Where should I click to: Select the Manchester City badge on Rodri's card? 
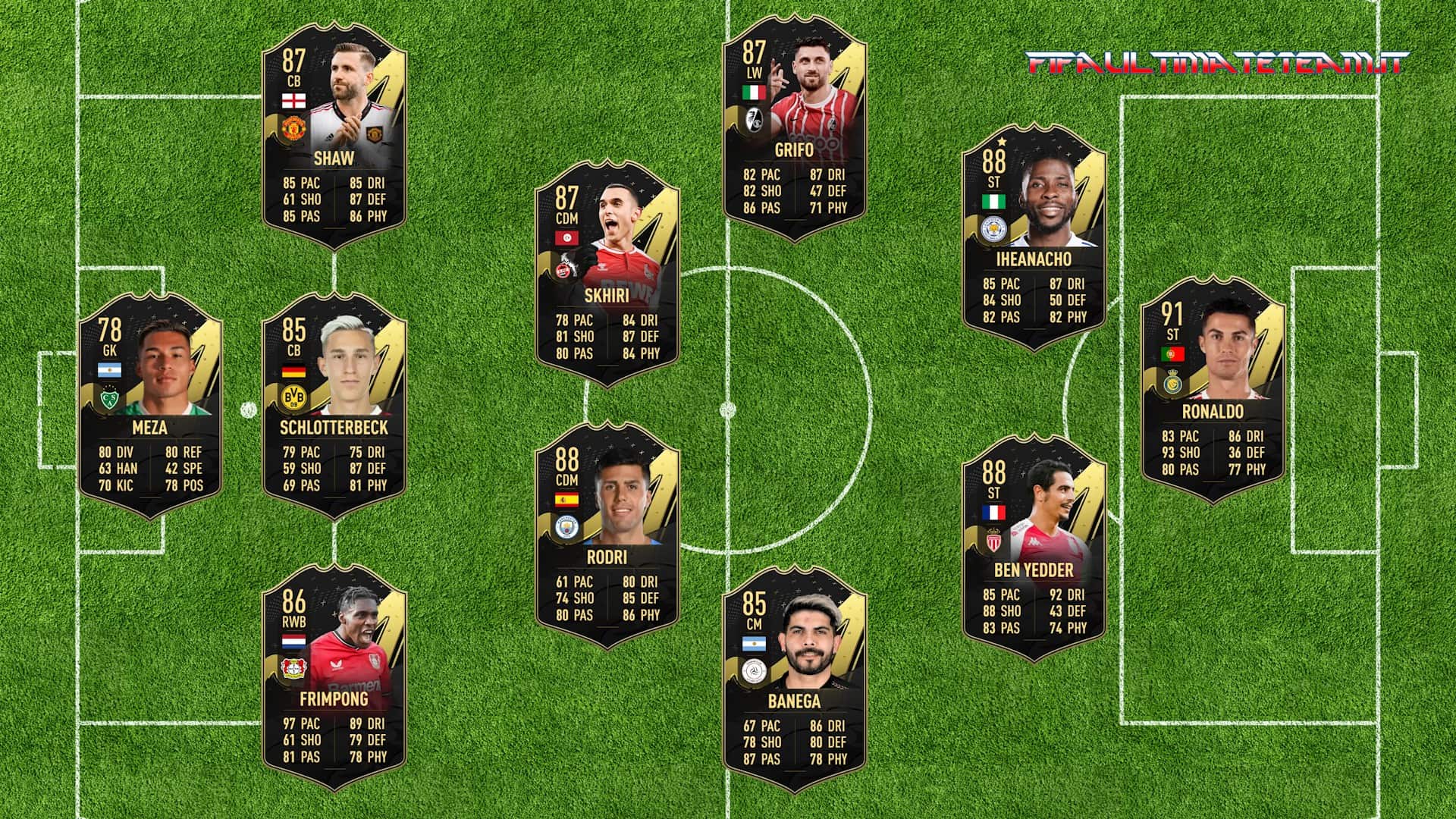566,529
